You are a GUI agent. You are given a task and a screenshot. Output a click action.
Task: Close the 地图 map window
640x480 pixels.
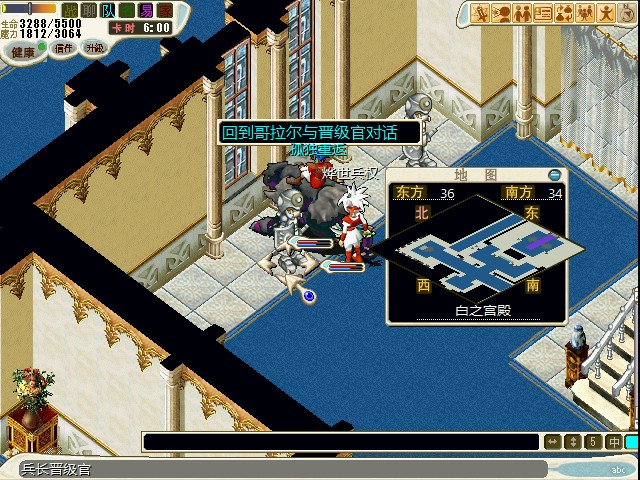pos(555,174)
